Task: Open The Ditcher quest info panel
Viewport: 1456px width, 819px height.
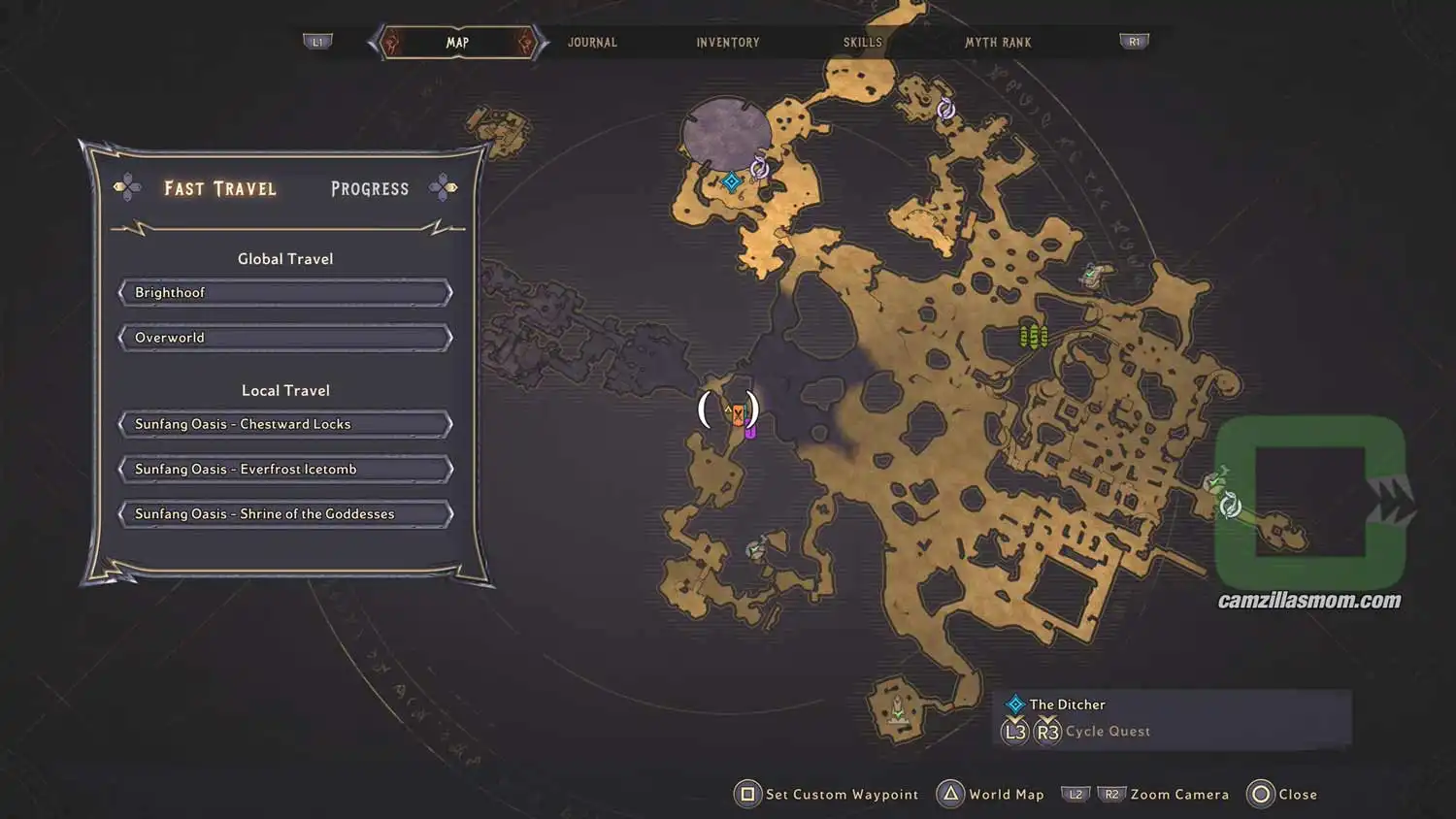Action: [1068, 704]
